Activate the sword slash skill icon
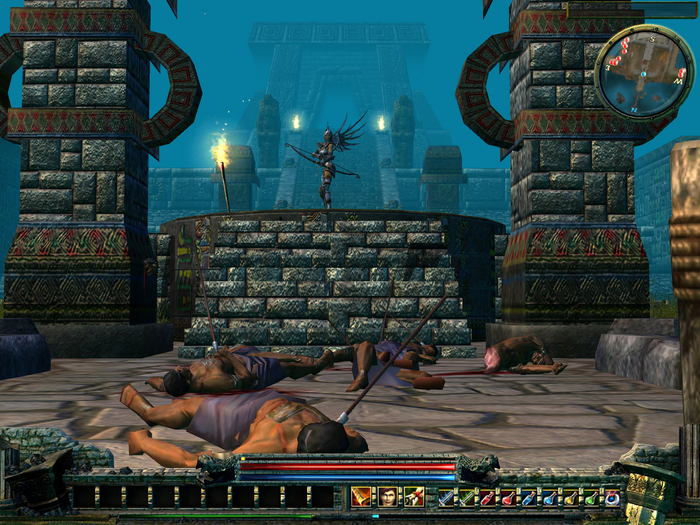The image size is (700, 525). [361, 496]
